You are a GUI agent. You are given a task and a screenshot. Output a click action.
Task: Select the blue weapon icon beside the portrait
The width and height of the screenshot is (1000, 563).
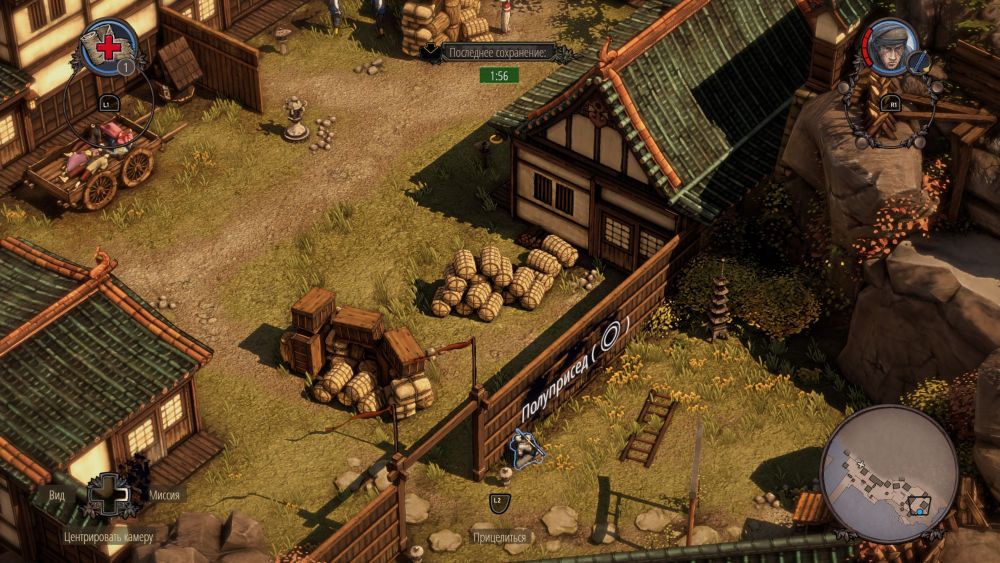click(921, 62)
